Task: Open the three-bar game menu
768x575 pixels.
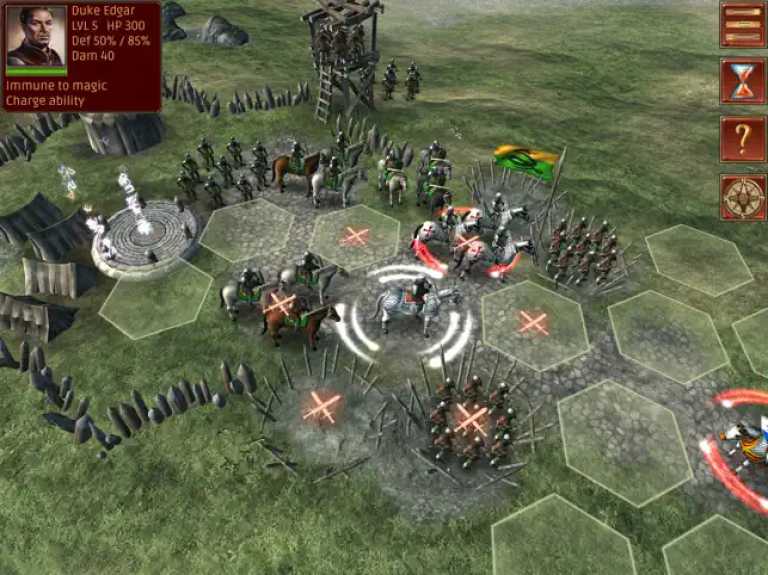Action: click(742, 25)
